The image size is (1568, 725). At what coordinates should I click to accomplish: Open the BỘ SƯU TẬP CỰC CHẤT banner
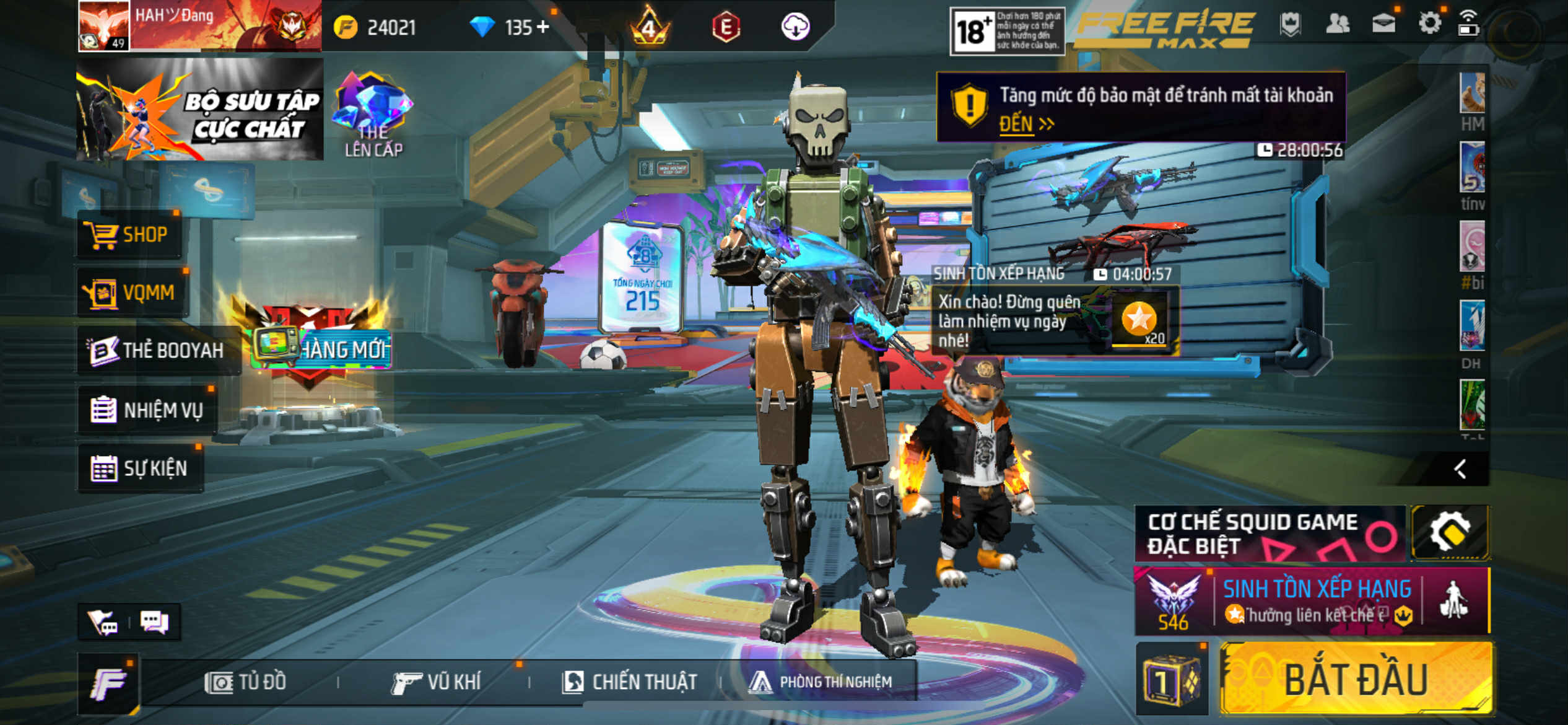click(x=199, y=110)
